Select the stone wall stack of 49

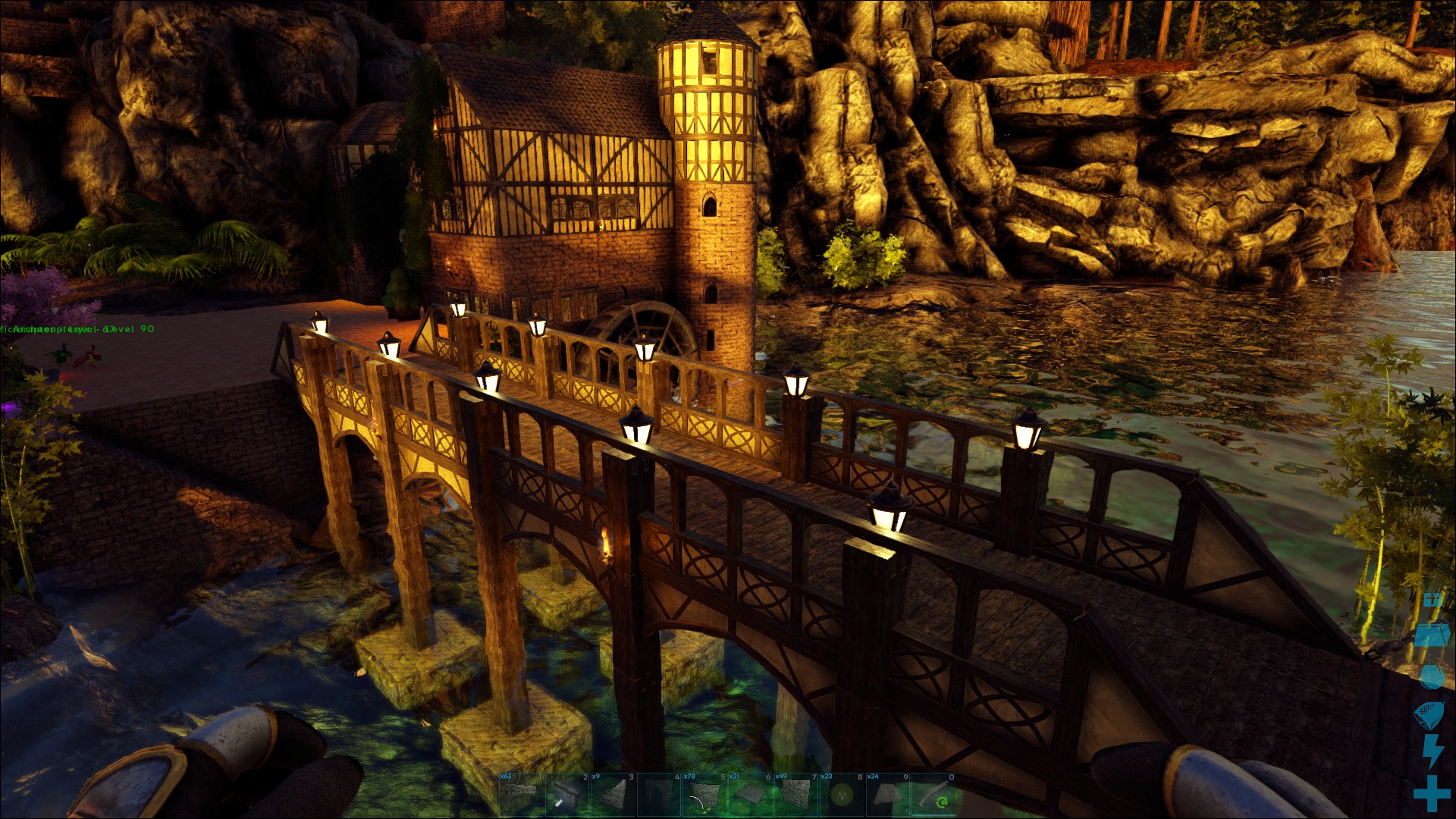pyautogui.click(x=795, y=795)
